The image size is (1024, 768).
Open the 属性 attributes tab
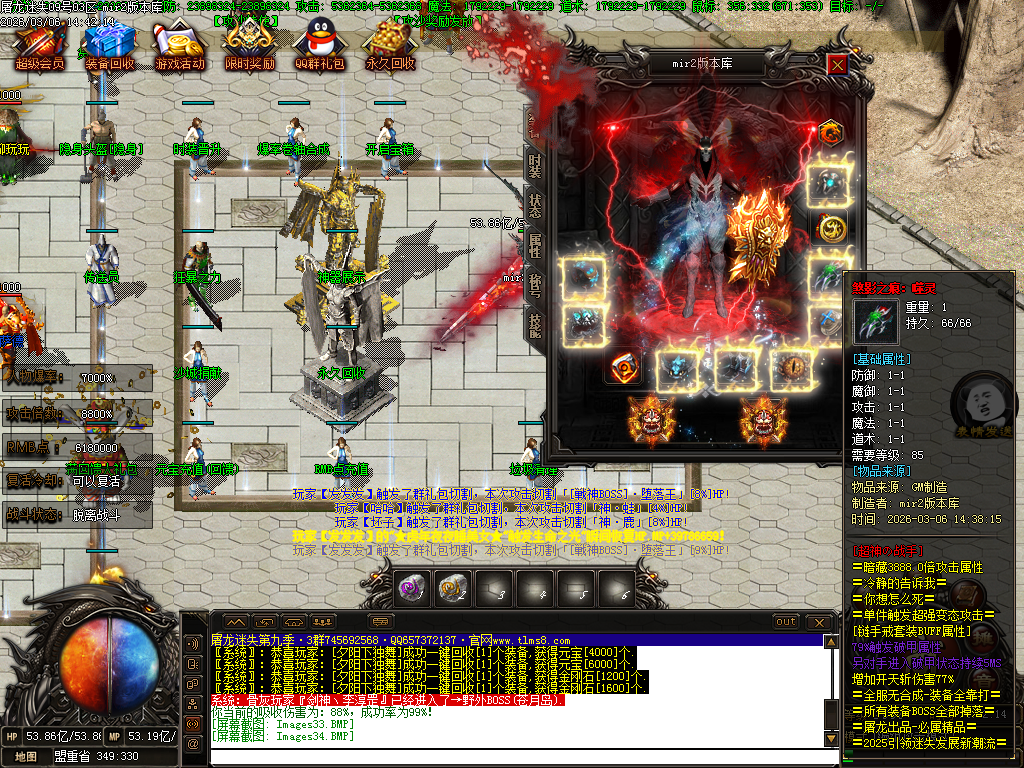click(535, 246)
